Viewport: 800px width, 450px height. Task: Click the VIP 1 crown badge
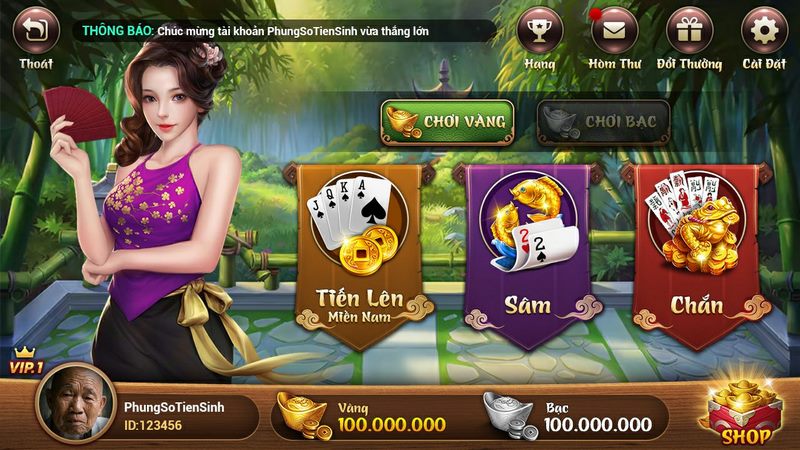tap(26, 361)
